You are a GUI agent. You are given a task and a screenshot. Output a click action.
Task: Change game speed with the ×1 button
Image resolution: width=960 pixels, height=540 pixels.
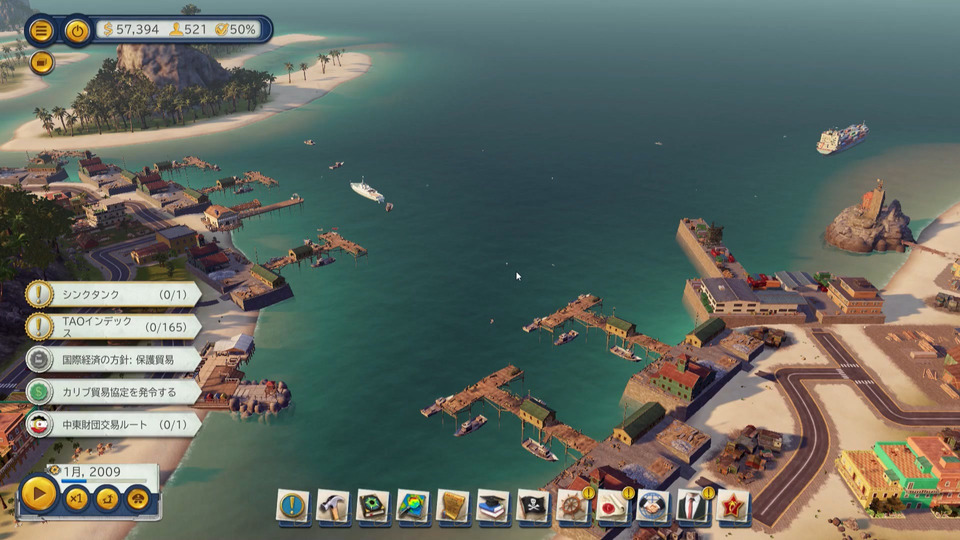click(x=76, y=499)
